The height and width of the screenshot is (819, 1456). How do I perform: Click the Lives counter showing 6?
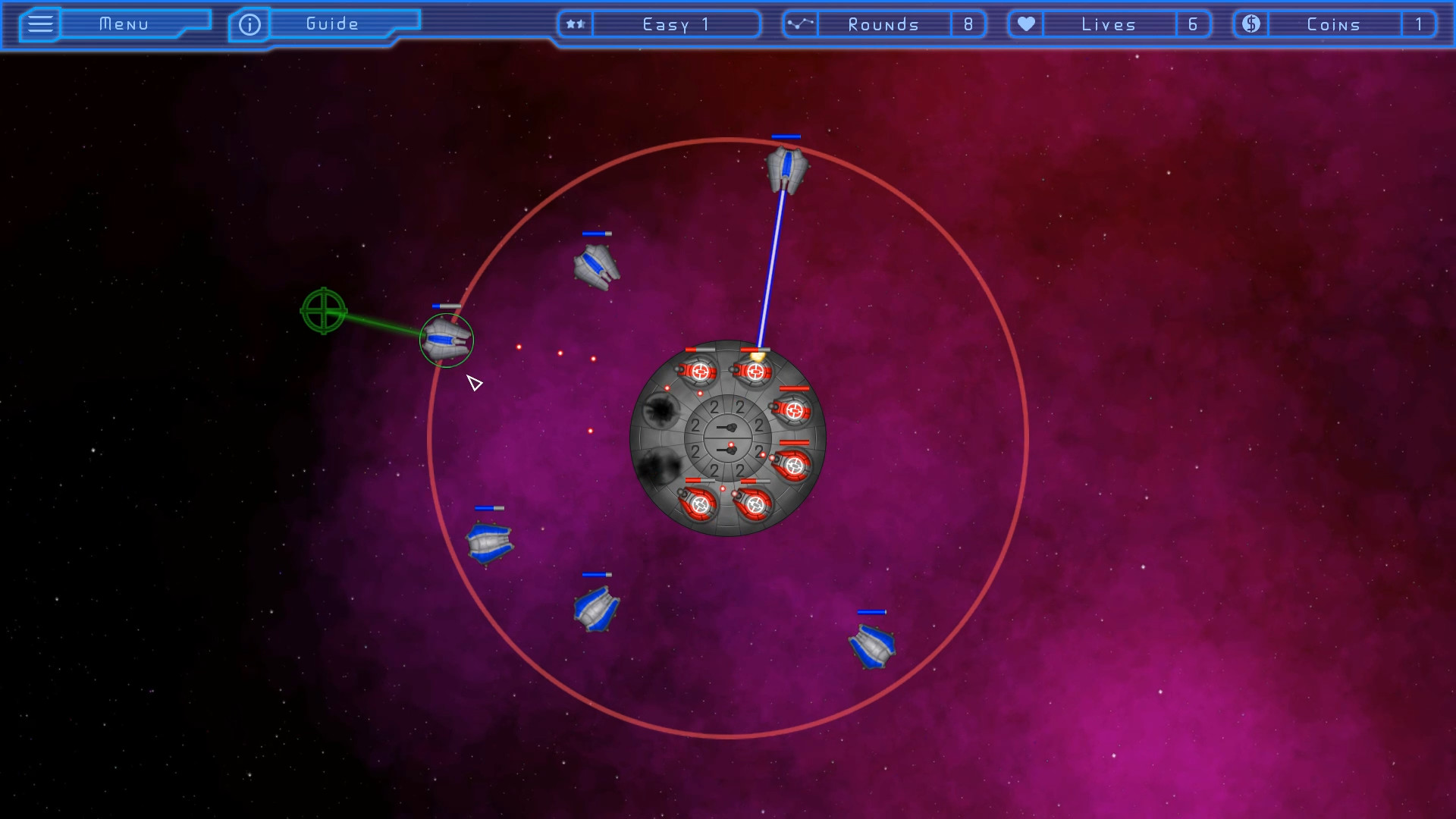point(1194,24)
